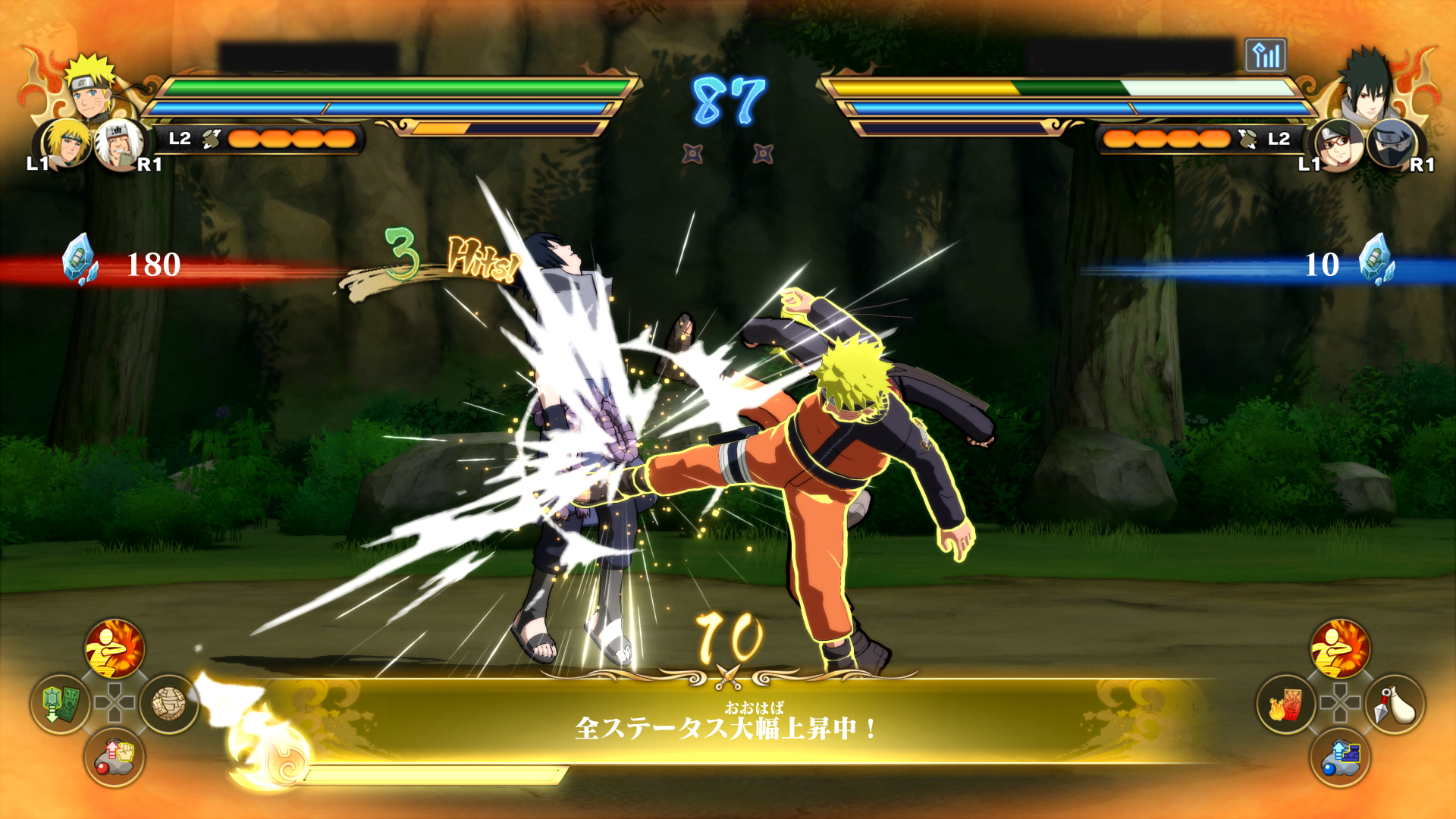Activate Sasuke's fiery awakening burst icon
Viewport: 1456px width, 819px height.
coord(1340,649)
